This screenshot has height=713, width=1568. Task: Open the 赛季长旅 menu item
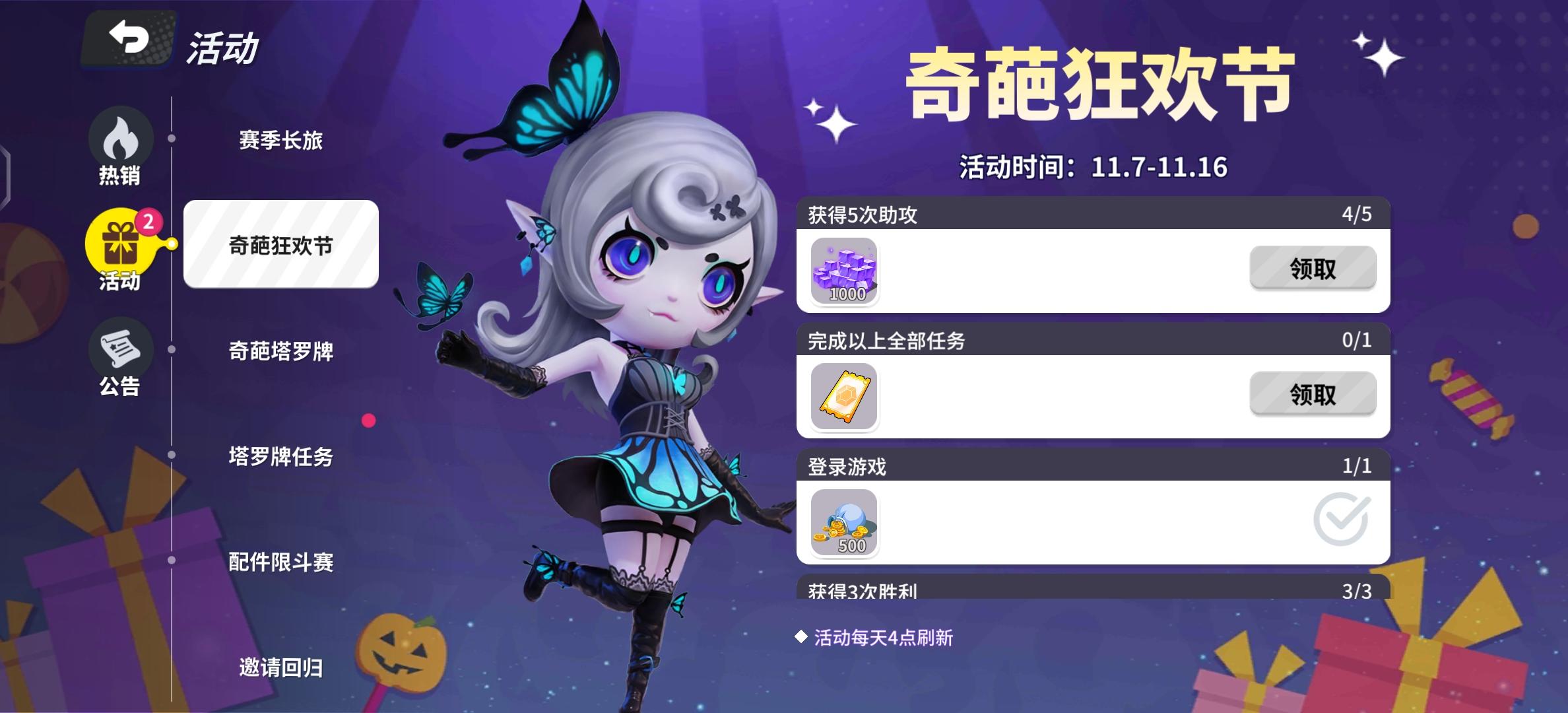click(x=281, y=140)
